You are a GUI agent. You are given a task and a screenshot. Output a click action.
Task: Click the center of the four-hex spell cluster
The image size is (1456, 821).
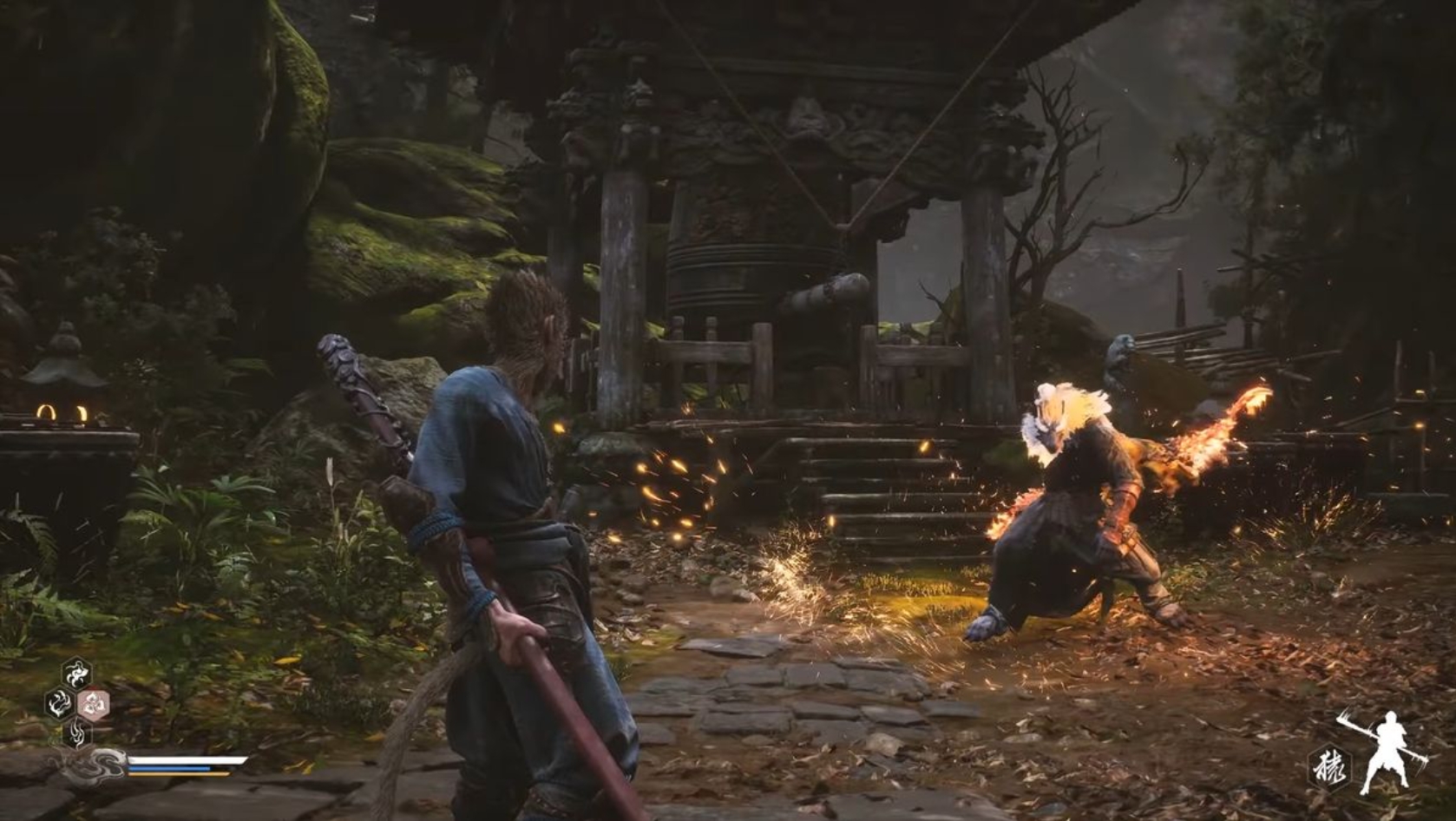click(x=76, y=703)
